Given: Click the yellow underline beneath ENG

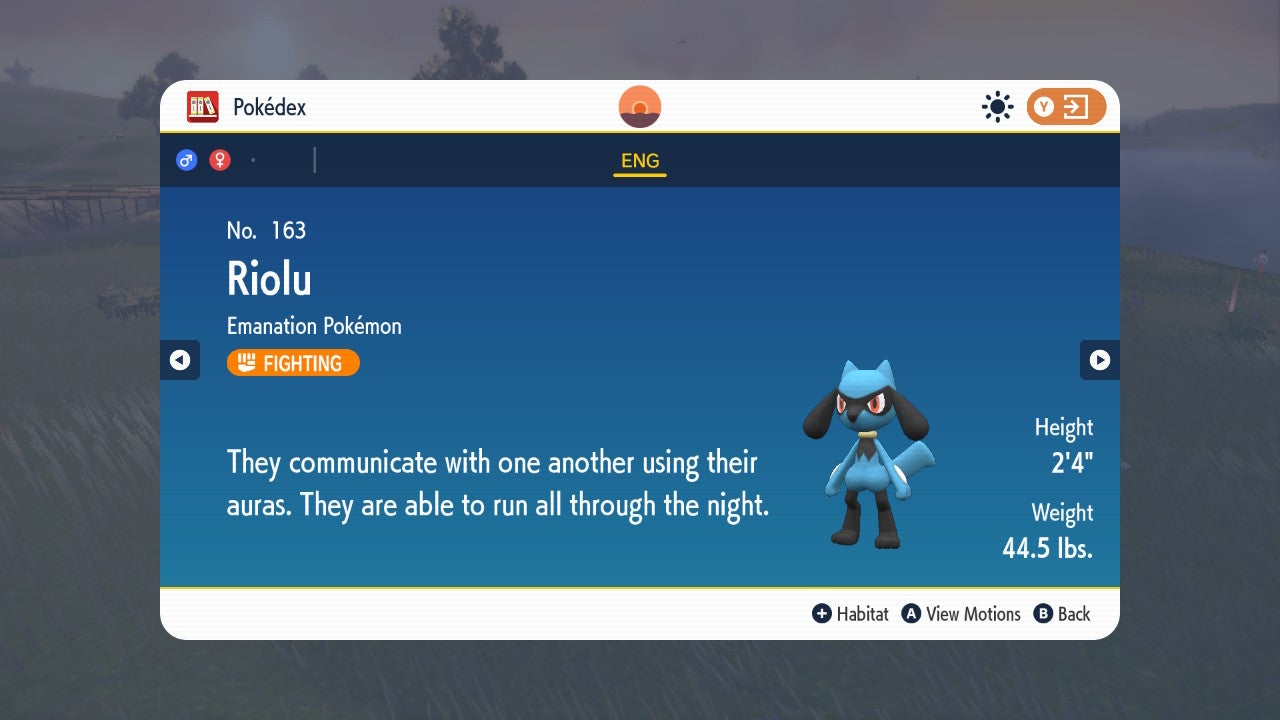Looking at the screenshot, I should pyautogui.click(x=640, y=174).
